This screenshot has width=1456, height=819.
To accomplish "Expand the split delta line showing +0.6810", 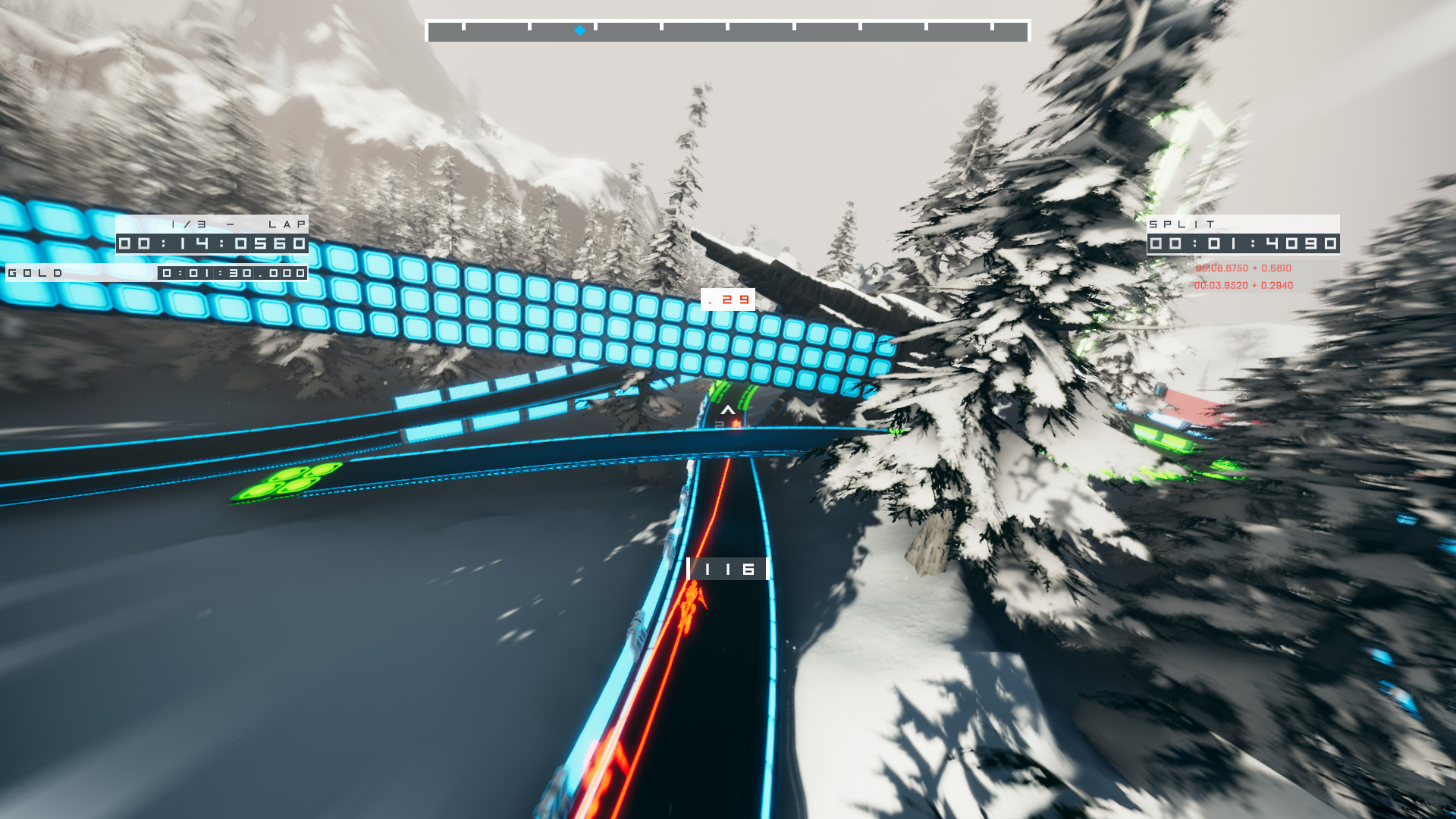I will pos(1244,268).
